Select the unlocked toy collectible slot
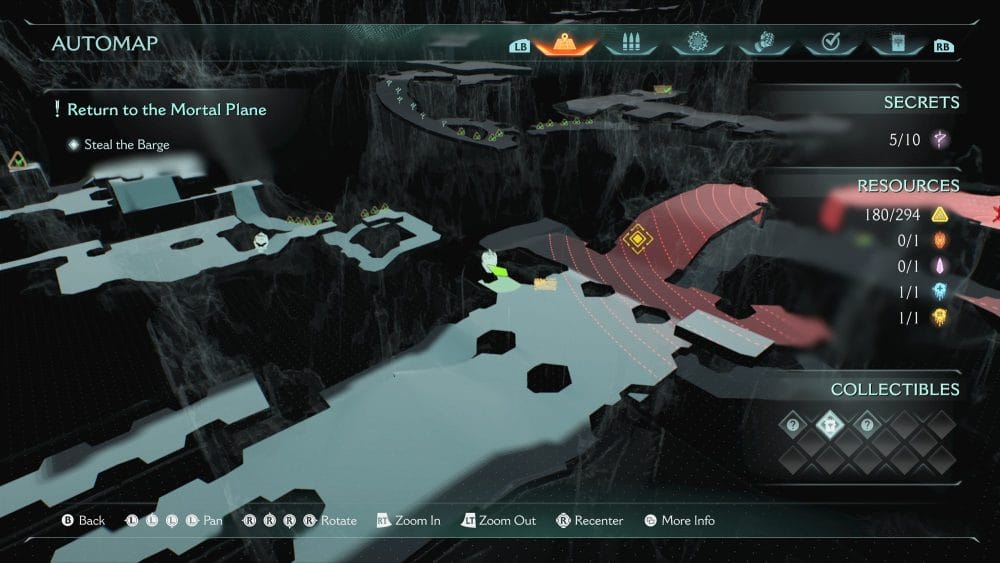 pos(831,425)
